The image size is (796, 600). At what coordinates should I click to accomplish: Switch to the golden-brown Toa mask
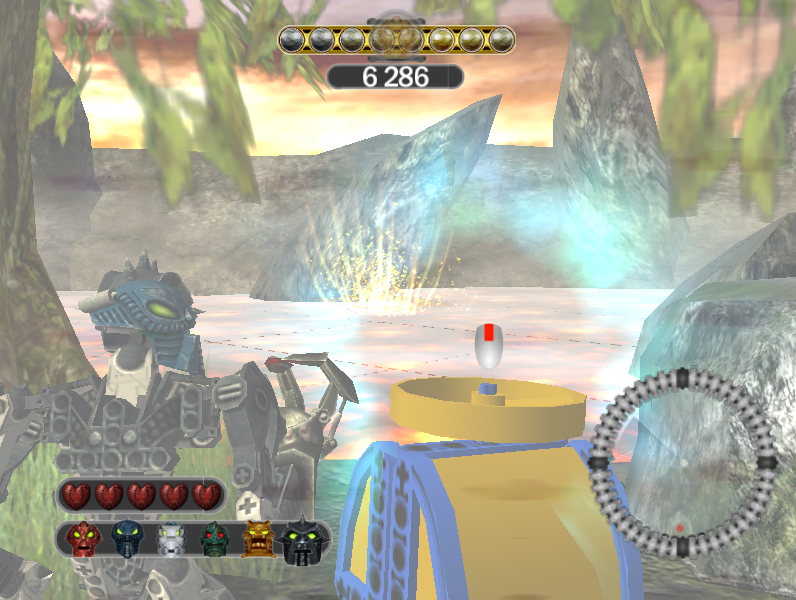tap(257, 541)
